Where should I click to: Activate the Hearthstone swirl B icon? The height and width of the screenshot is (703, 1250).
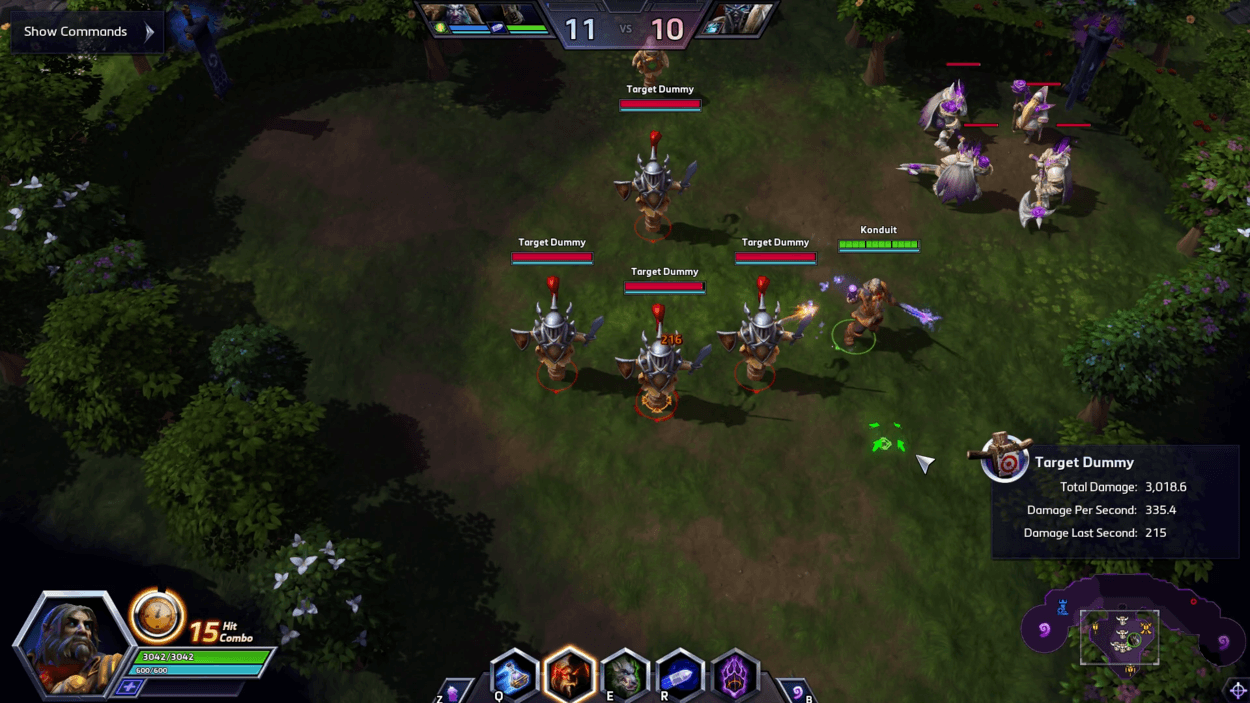click(797, 690)
